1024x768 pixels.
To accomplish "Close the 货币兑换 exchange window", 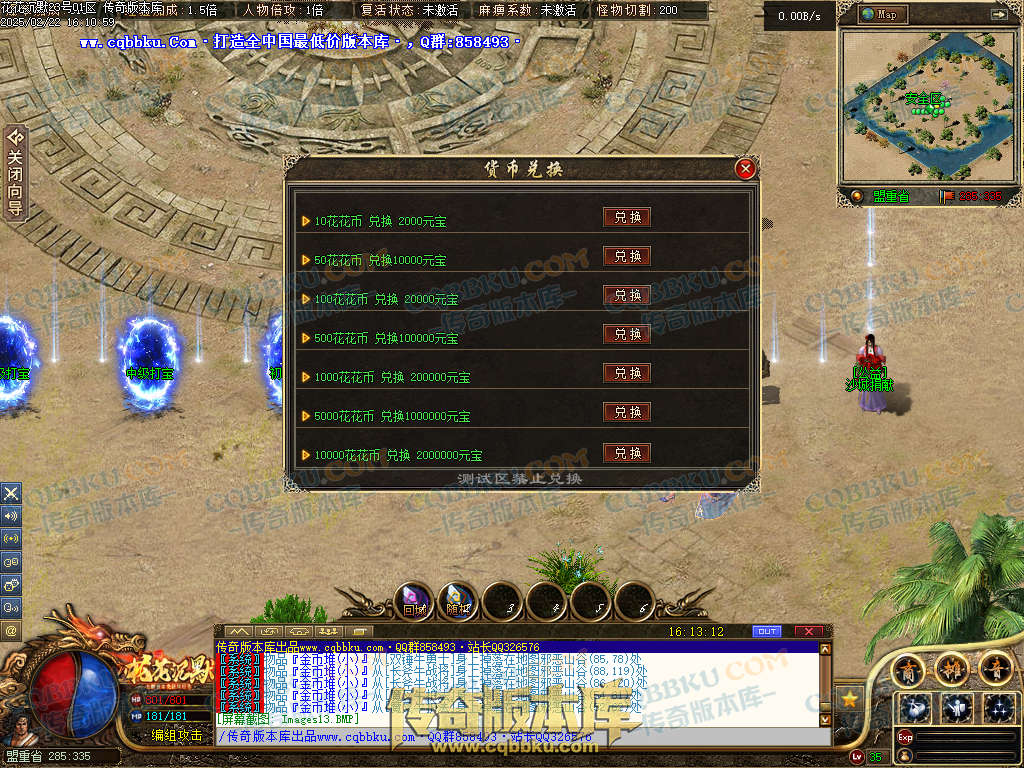I will click(x=745, y=169).
